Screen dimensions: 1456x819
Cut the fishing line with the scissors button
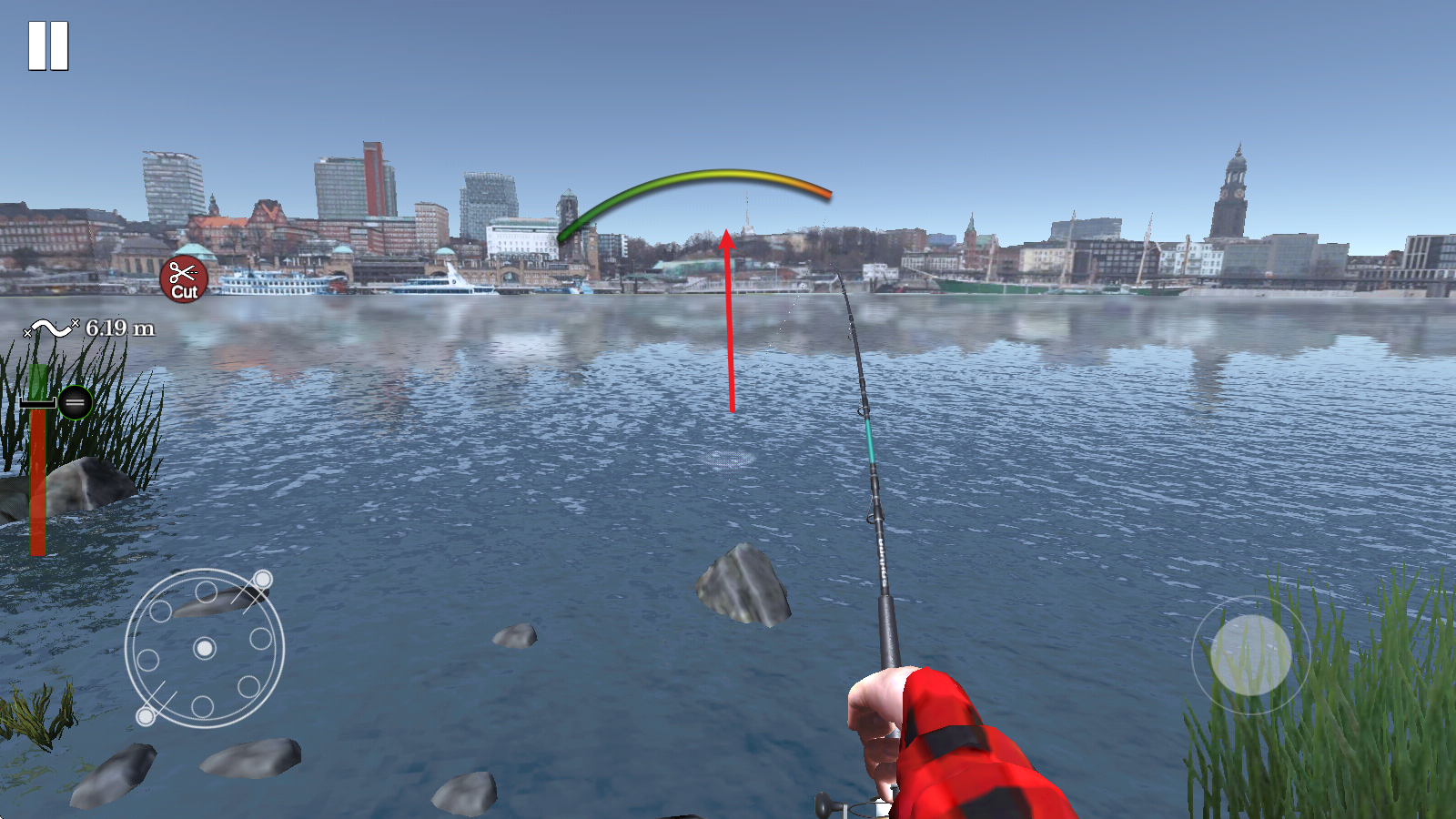click(184, 279)
